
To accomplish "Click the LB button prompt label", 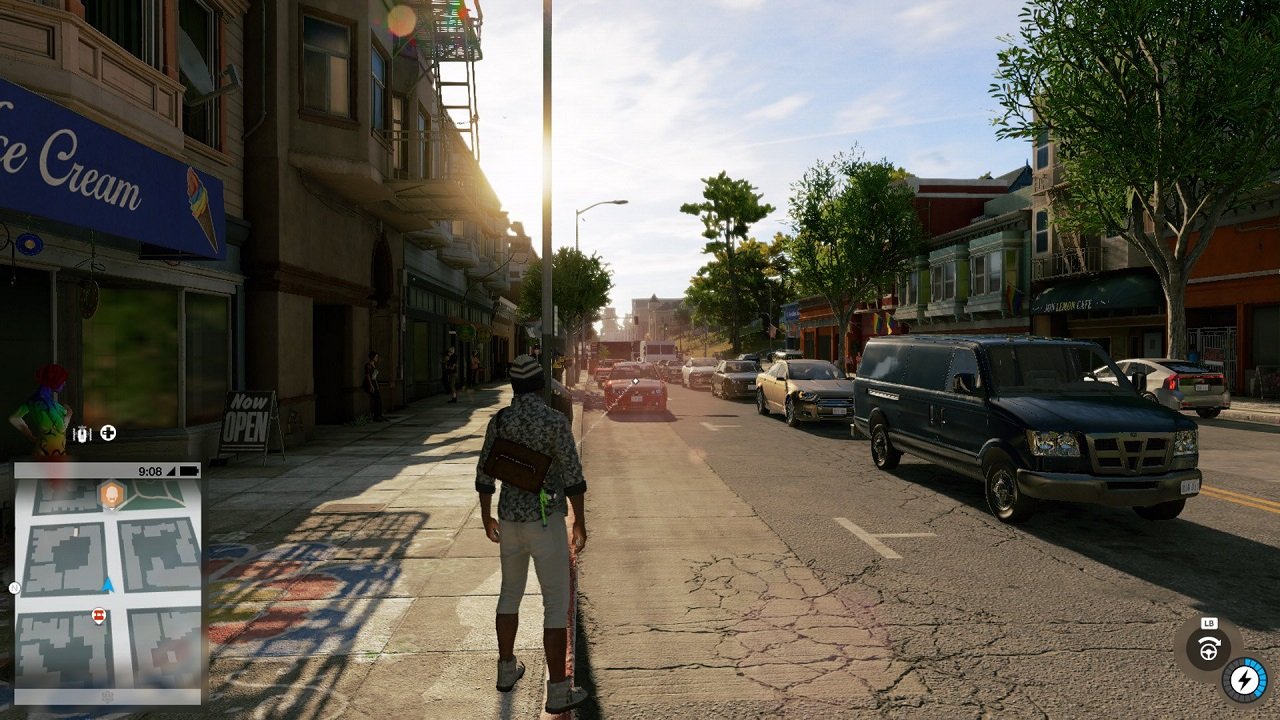I will tap(1209, 623).
